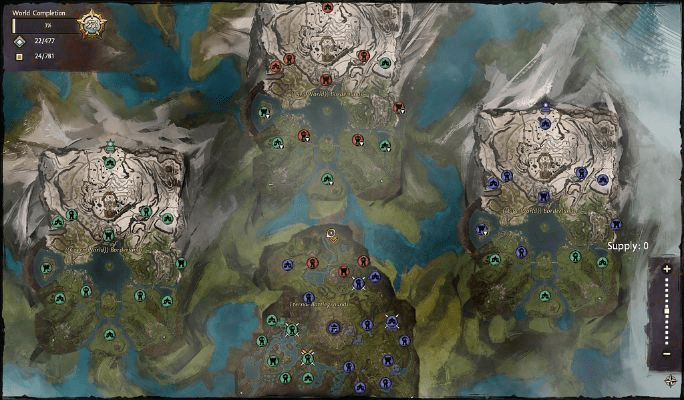Adjust the map zoom level slider

(667, 312)
